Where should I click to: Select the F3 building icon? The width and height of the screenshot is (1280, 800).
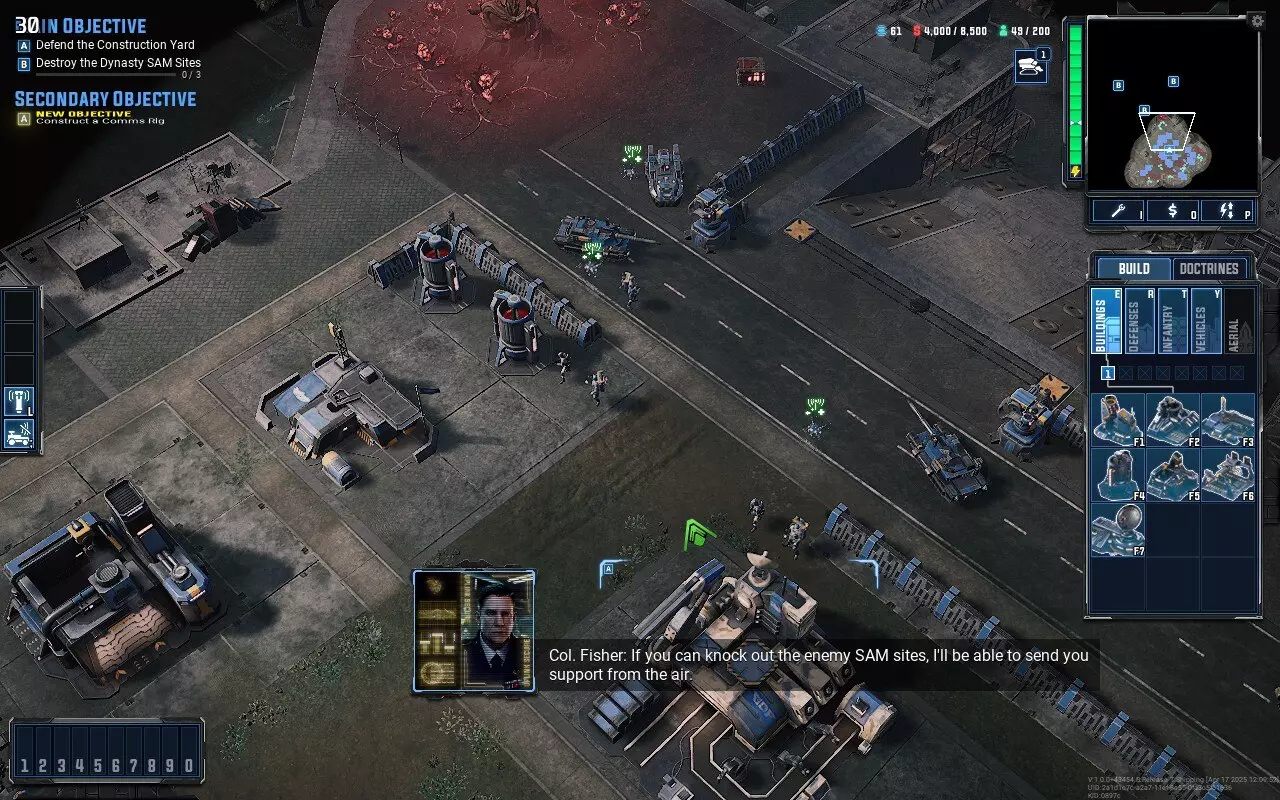[1227, 418]
